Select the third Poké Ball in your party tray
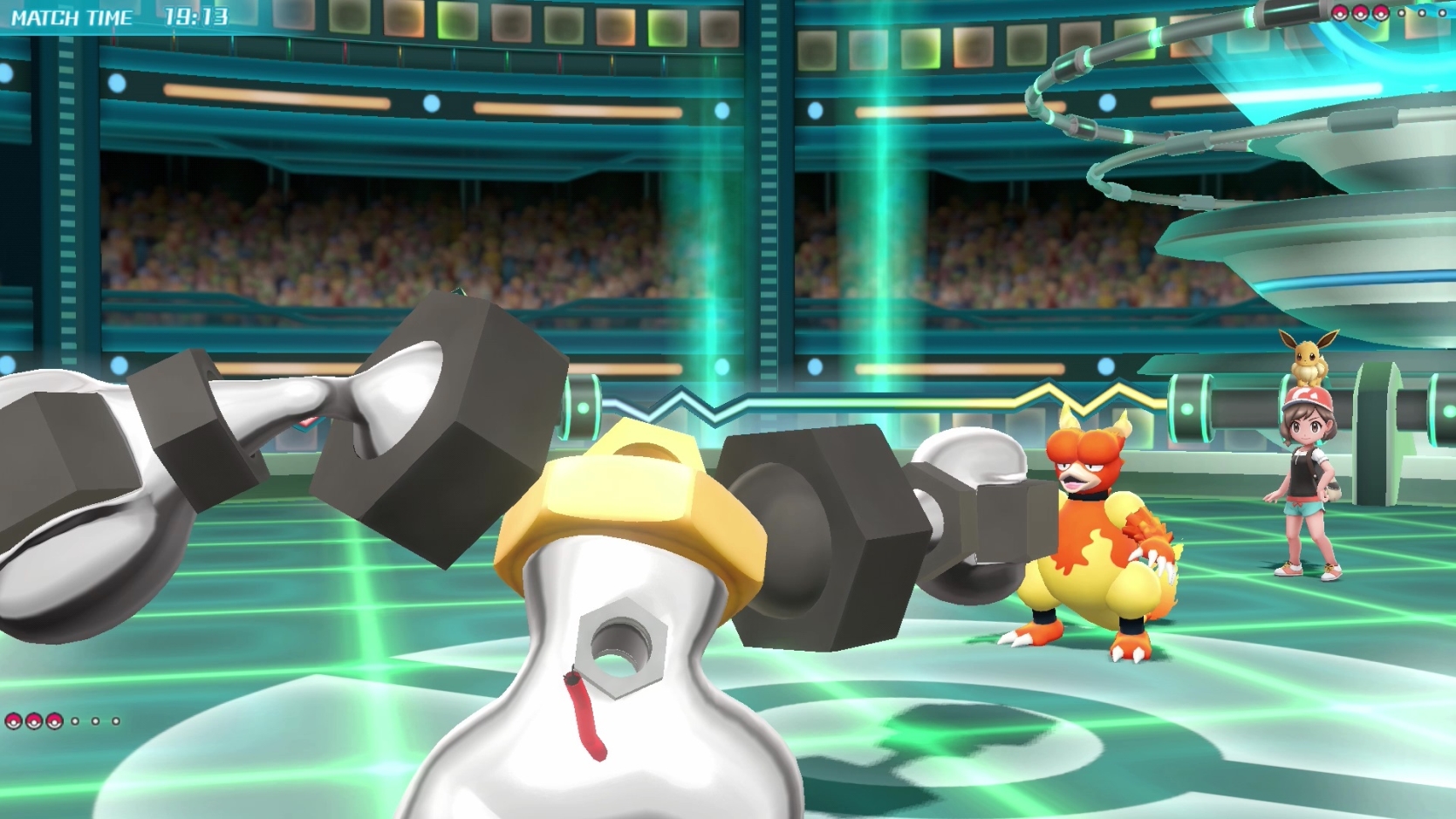The image size is (1456, 819). (x=54, y=721)
